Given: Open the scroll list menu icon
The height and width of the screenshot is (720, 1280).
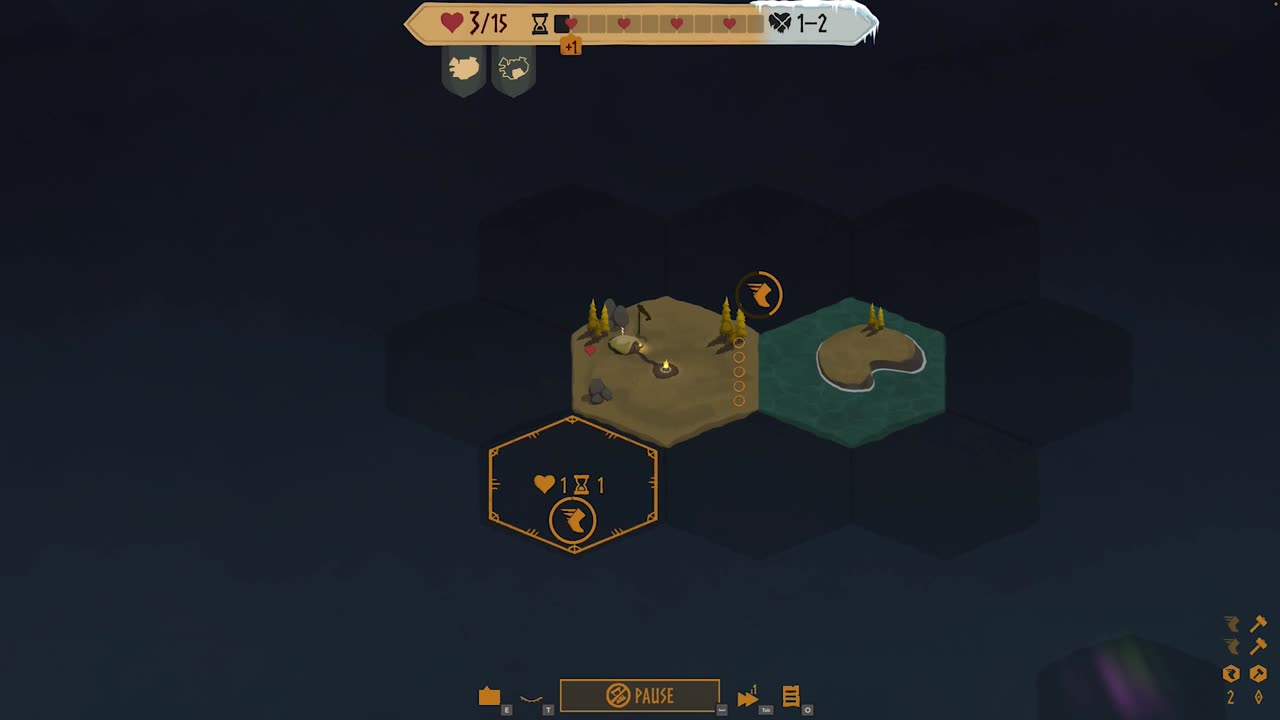Looking at the screenshot, I should [x=791, y=696].
